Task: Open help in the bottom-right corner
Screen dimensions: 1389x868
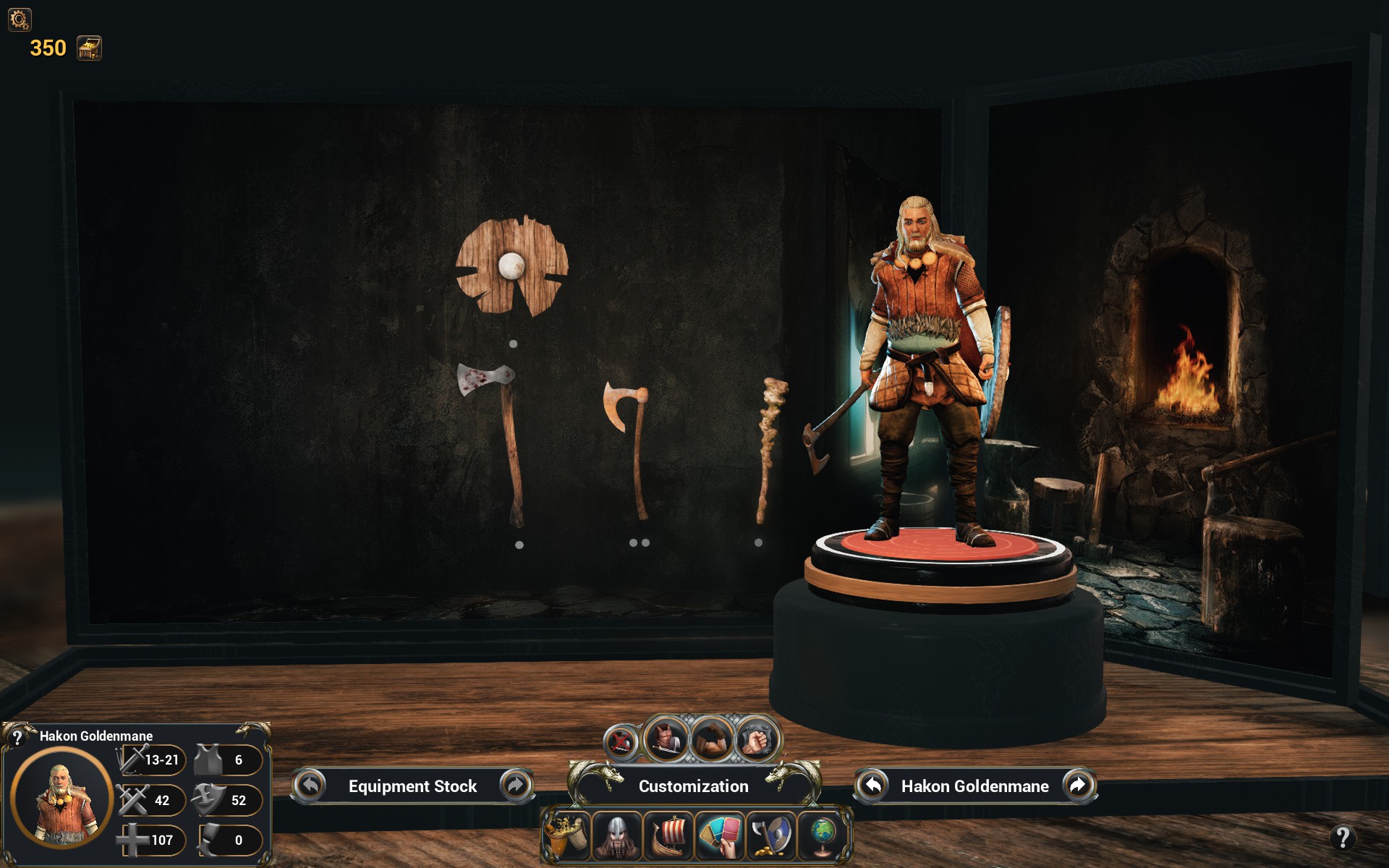Action: tap(1343, 838)
